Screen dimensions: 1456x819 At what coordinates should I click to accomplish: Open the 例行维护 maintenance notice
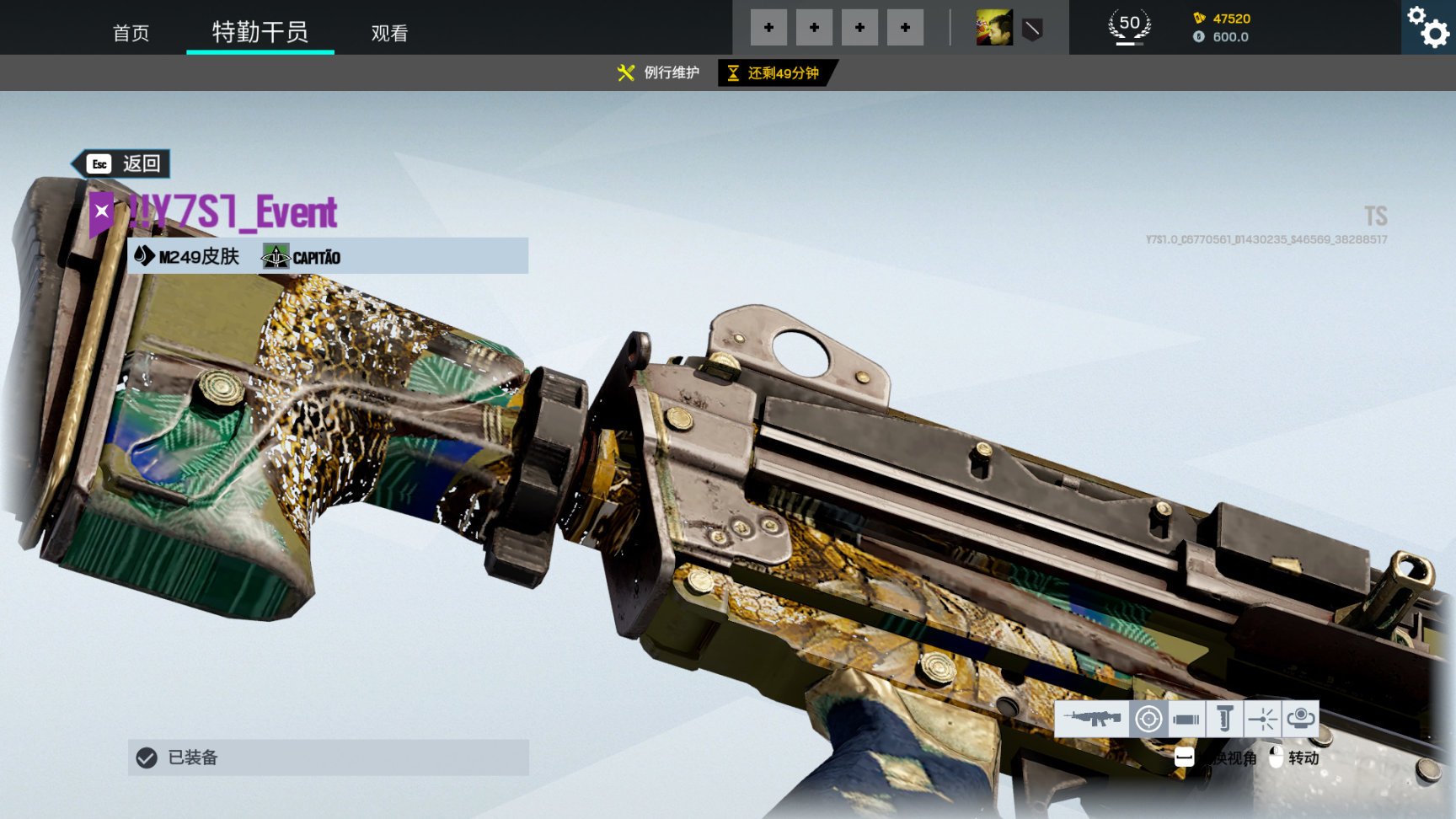pos(659,73)
